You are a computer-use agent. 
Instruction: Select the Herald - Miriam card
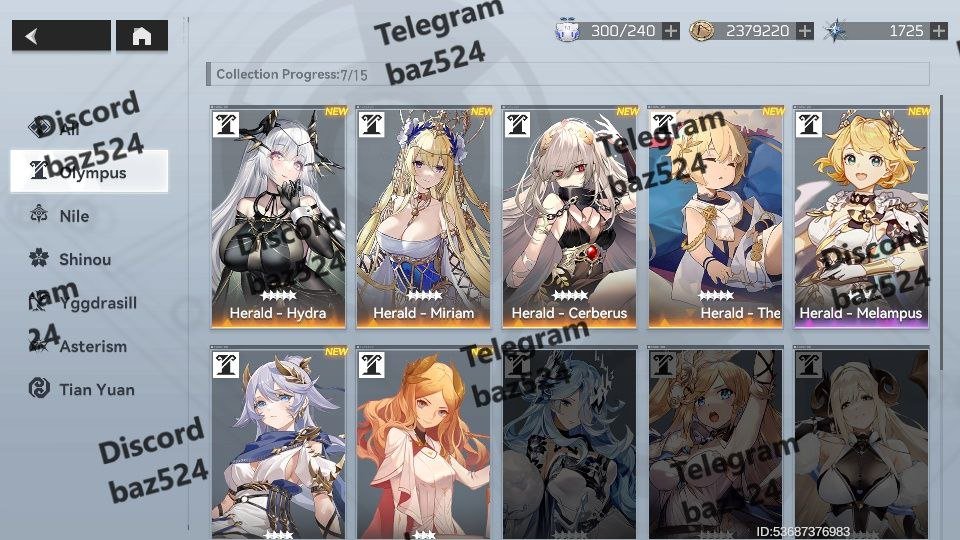[x=423, y=217]
